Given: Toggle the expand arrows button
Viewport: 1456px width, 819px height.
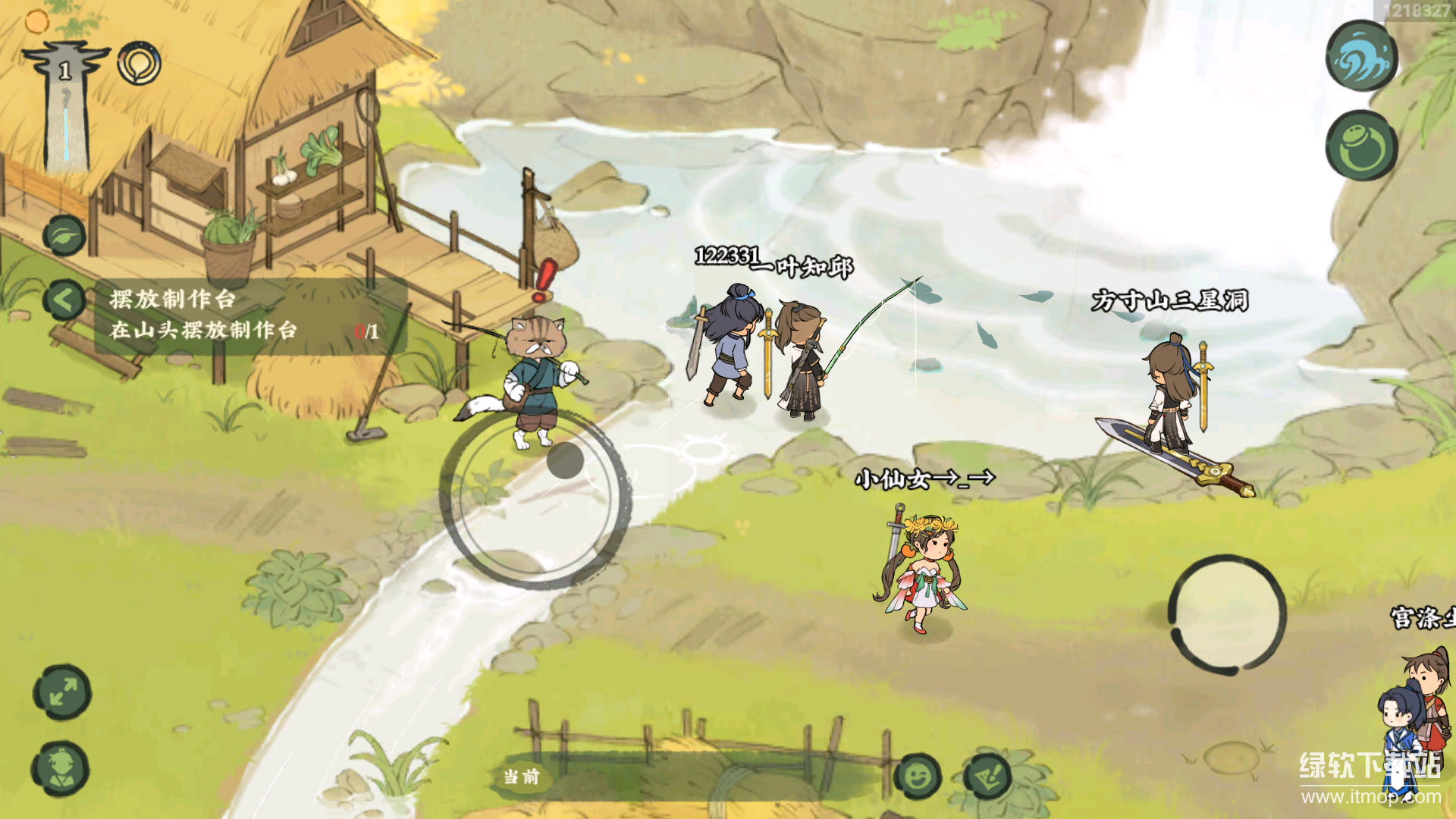Looking at the screenshot, I should point(62,692).
